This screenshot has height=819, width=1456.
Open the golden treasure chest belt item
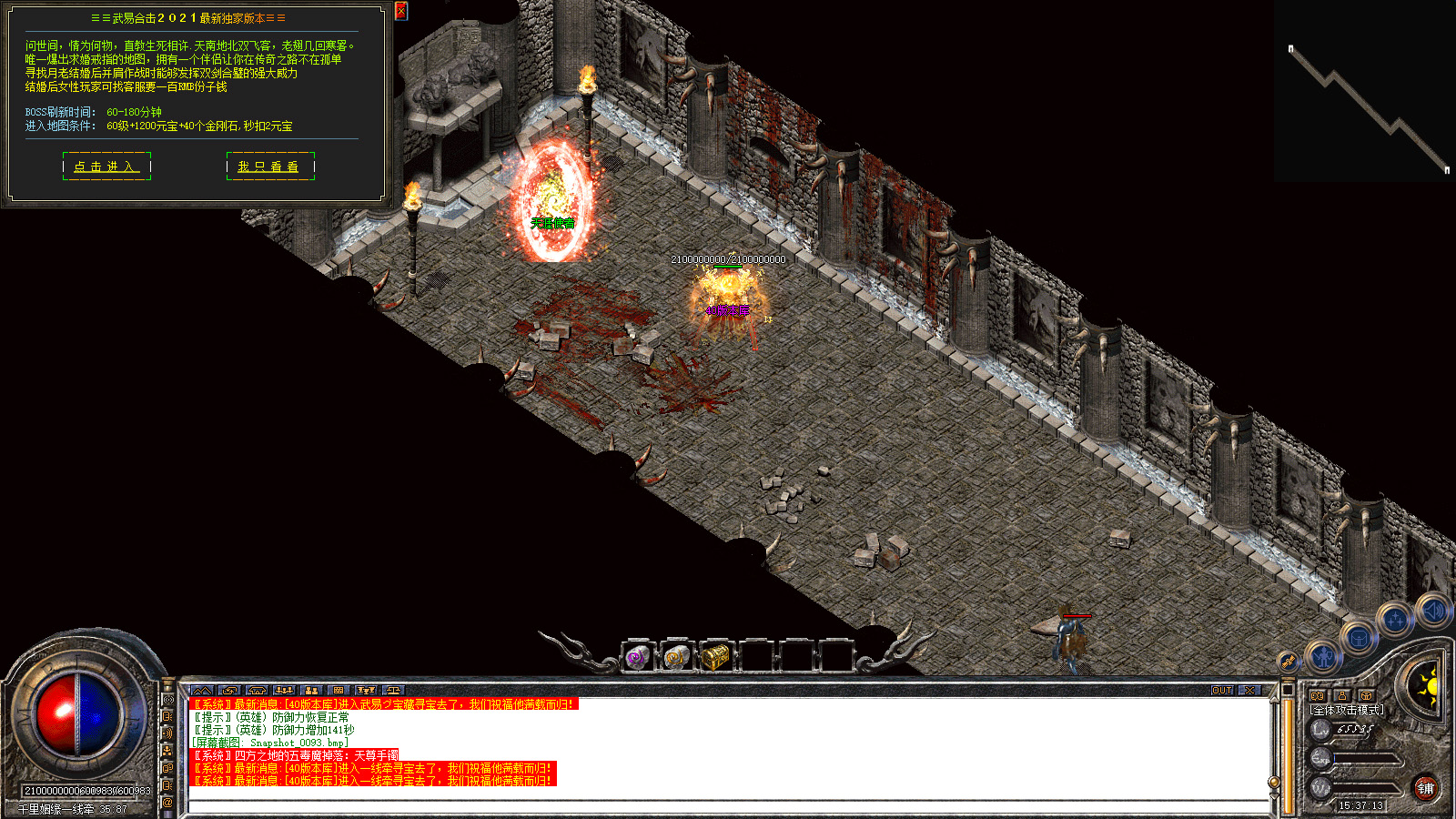[x=716, y=656]
